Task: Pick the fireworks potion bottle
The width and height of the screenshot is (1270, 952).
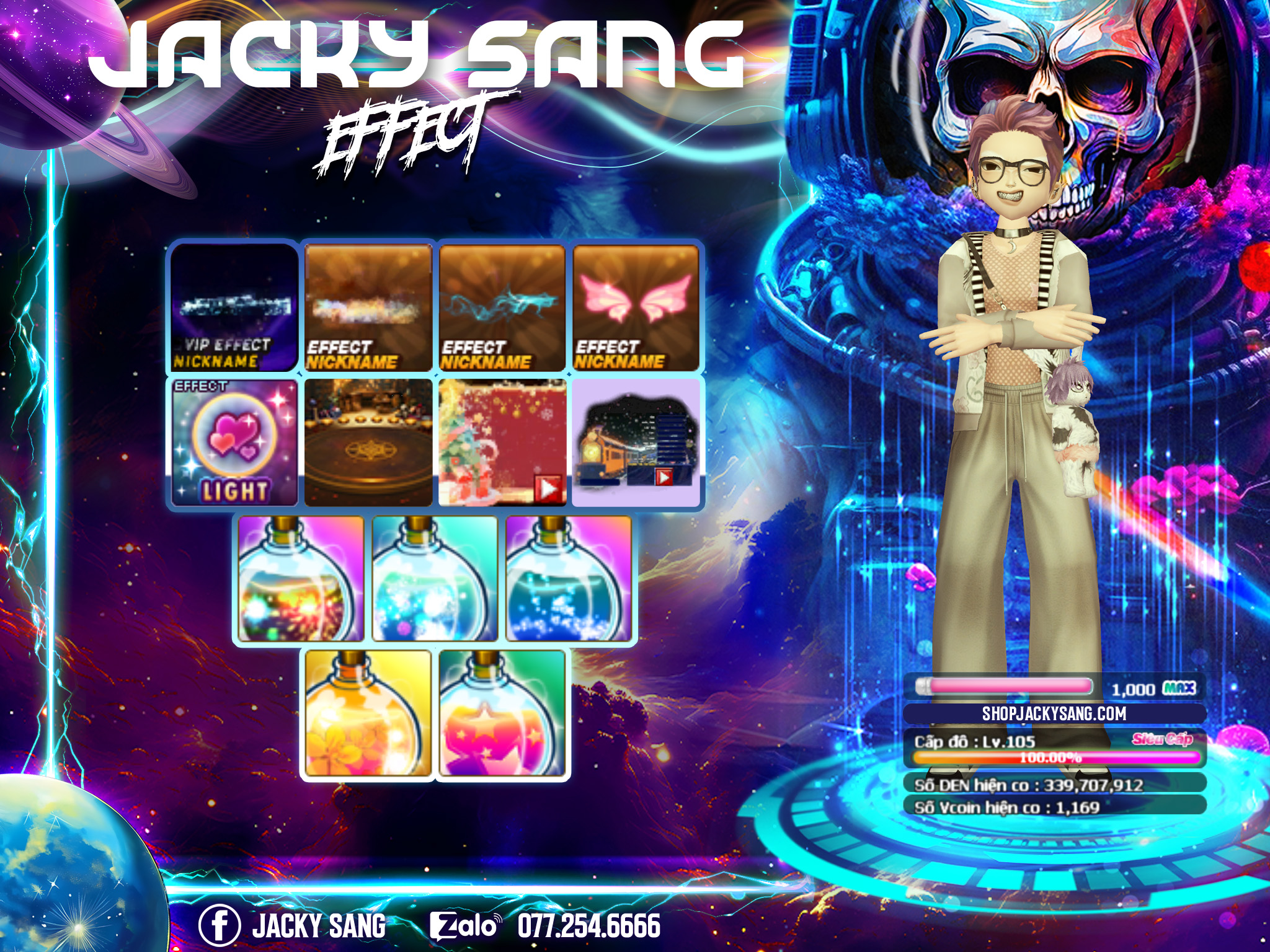Action: click(x=301, y=579)
